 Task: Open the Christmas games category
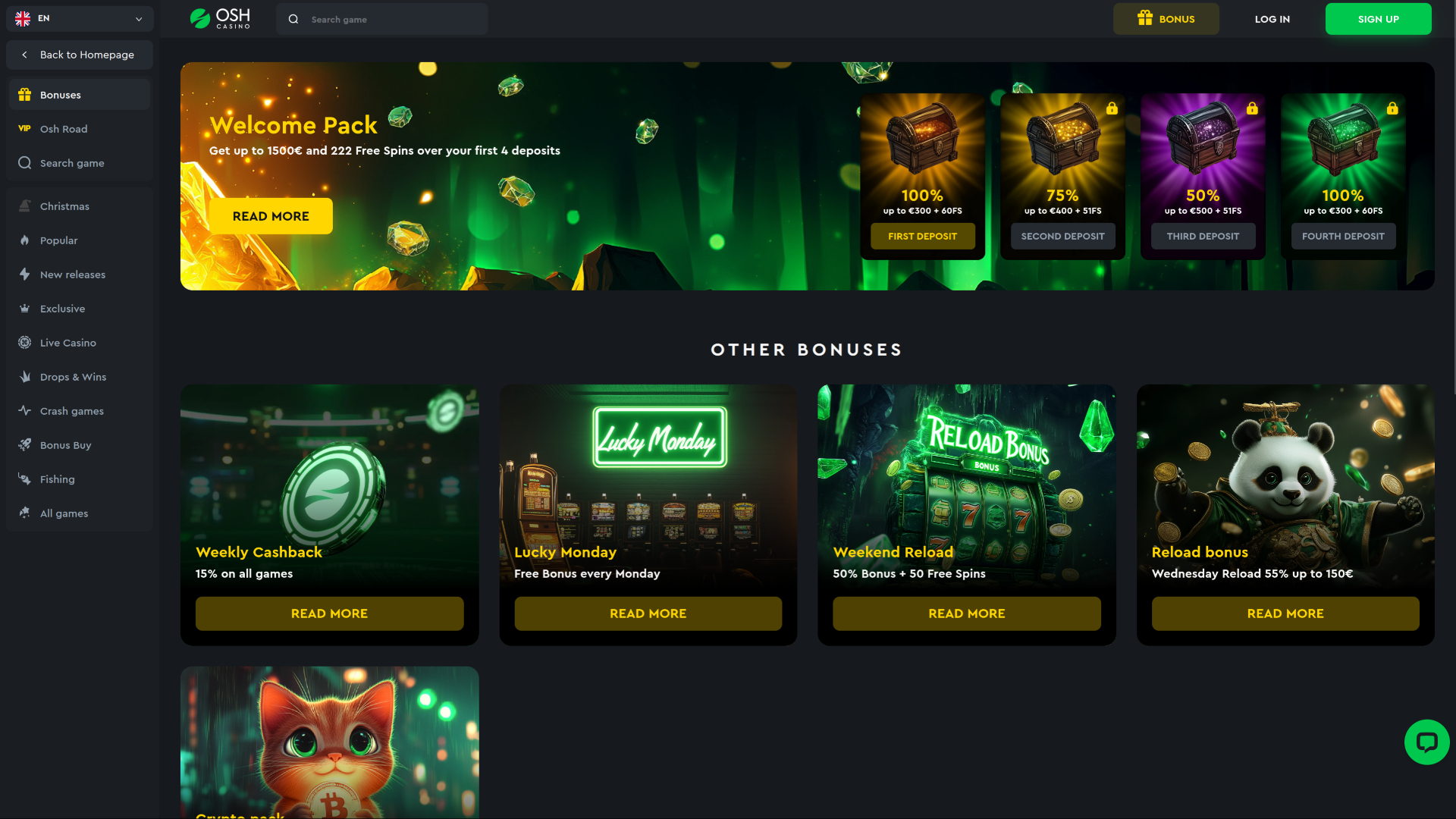click(64, 206)
